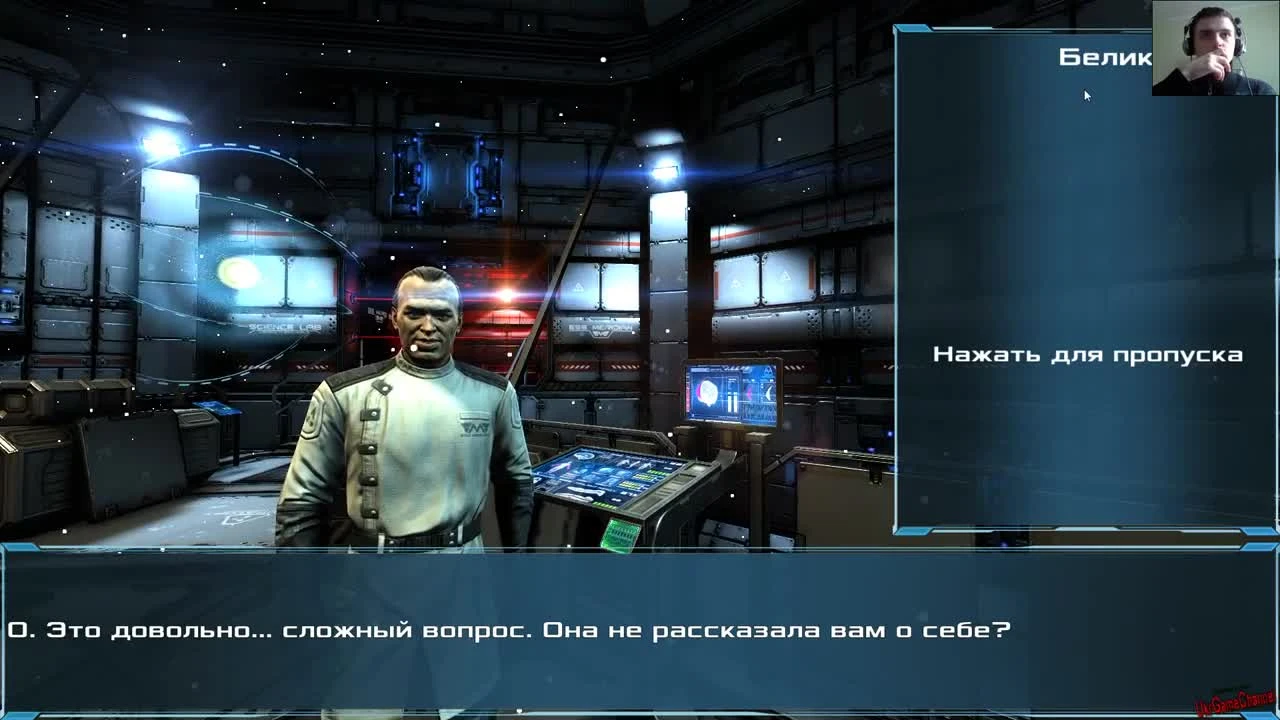
Task: Click the warning triangle icon on the right door
Action: click(786, 277)
